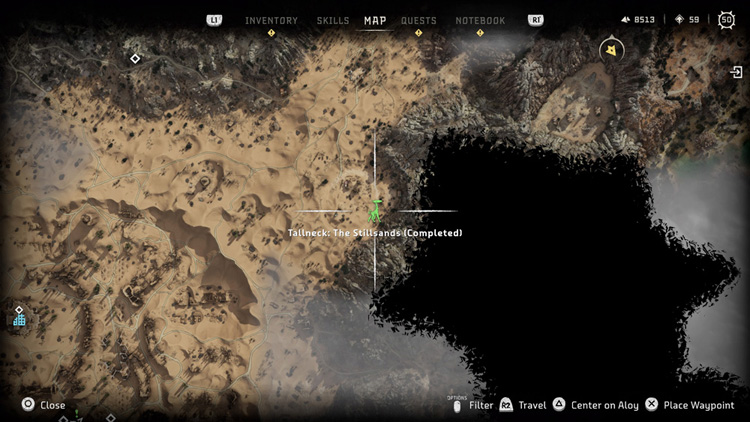
Task: Close the map screen
Action: [x=44, y=405]
